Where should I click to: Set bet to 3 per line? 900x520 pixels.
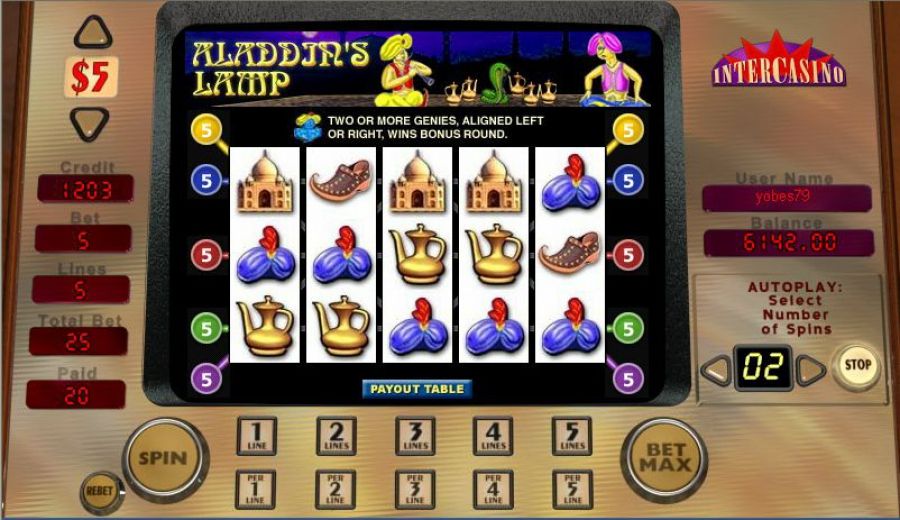click(414, 489)
